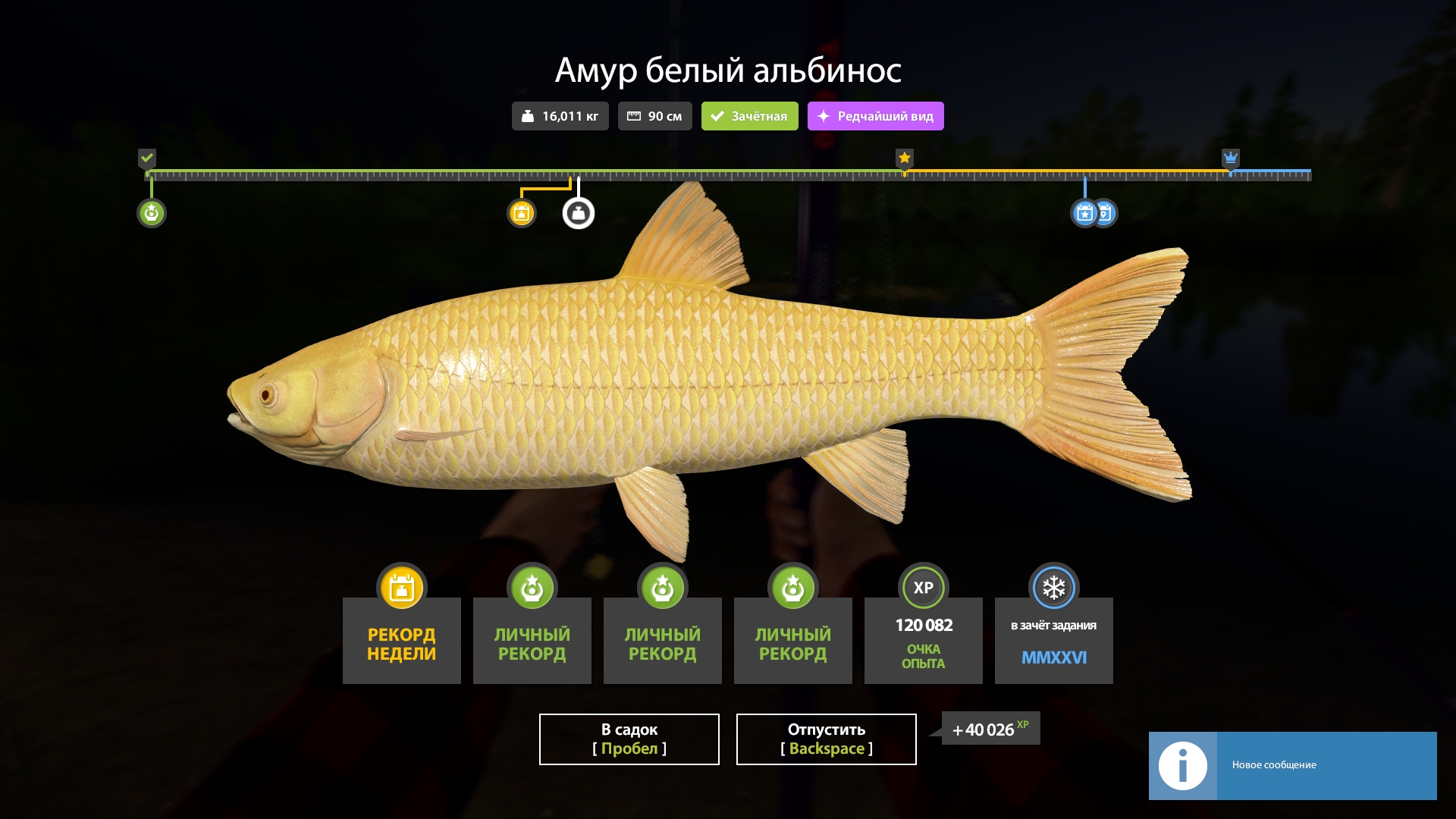Open the Новое сообщение notification
1456x819 pixels.
[1292, 765]
